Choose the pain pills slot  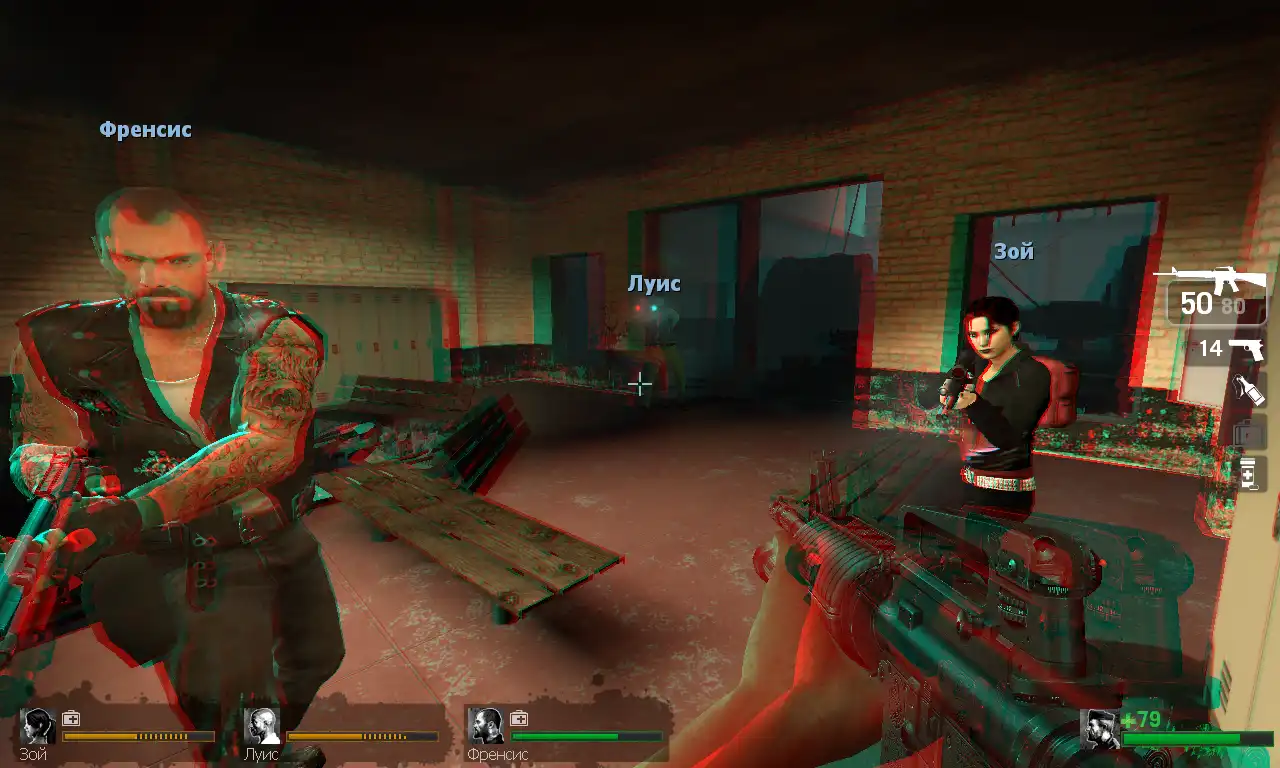[1248, 473]
